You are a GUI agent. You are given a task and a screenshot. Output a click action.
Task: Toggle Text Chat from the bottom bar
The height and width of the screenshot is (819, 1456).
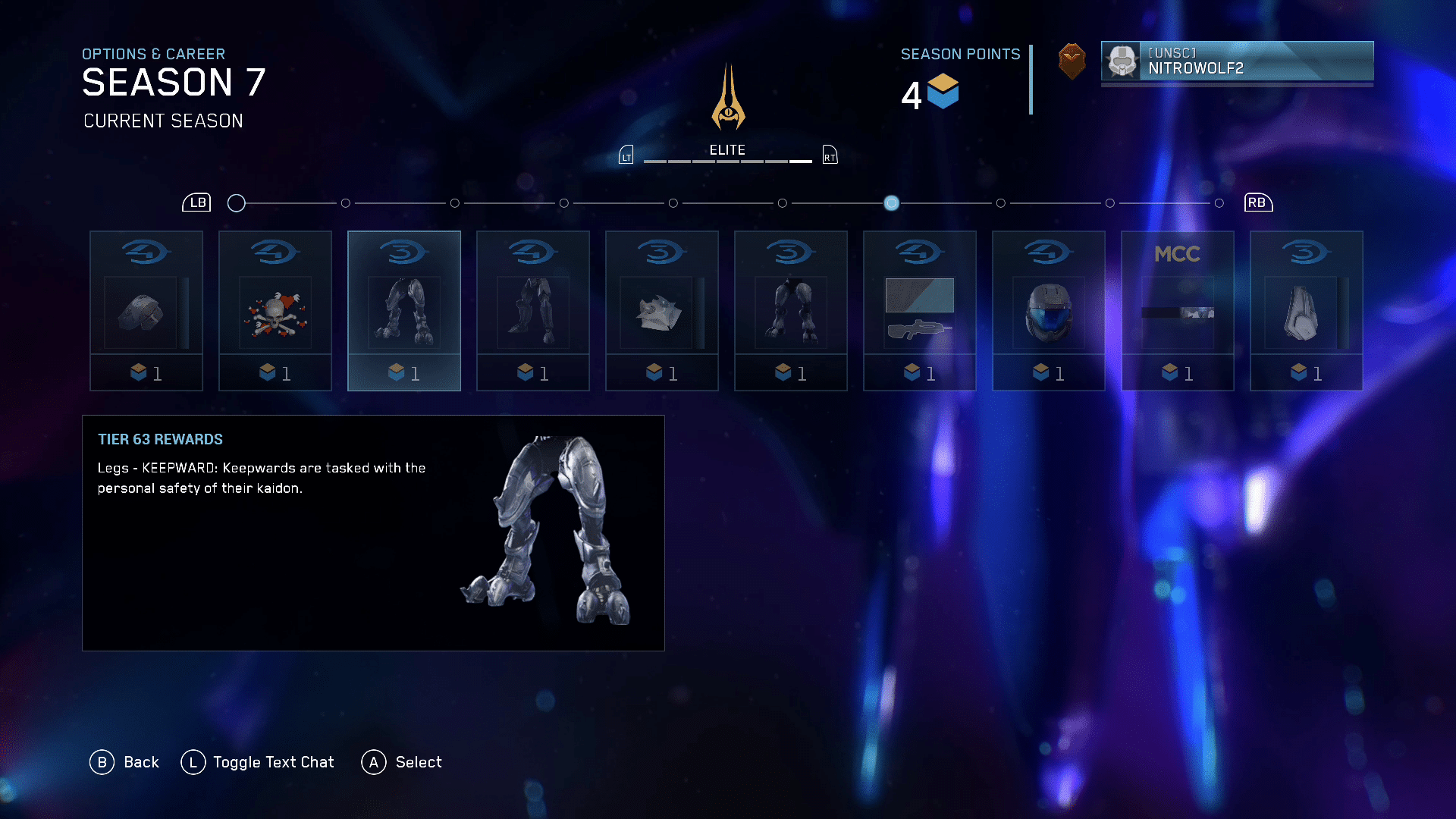pyautogui.click(x=258, y=762)
